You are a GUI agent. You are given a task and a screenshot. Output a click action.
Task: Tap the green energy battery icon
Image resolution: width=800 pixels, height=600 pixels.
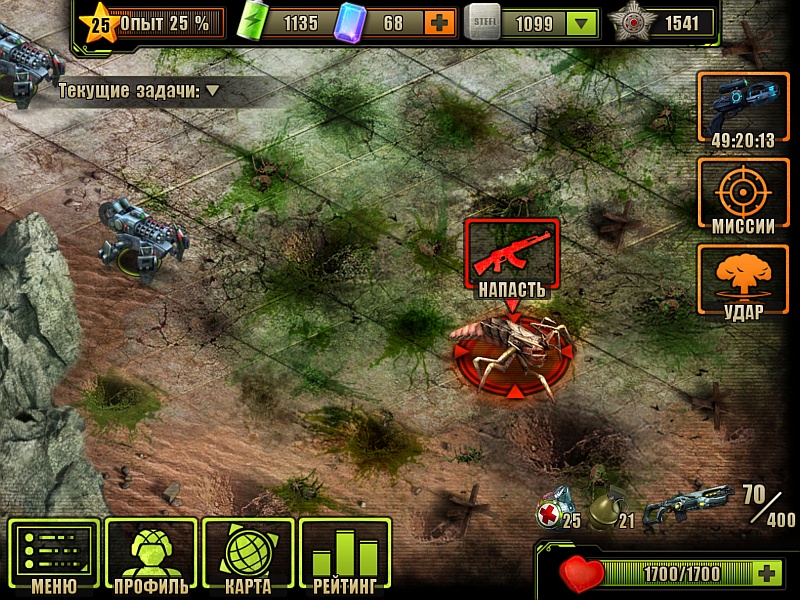[256, 22]
